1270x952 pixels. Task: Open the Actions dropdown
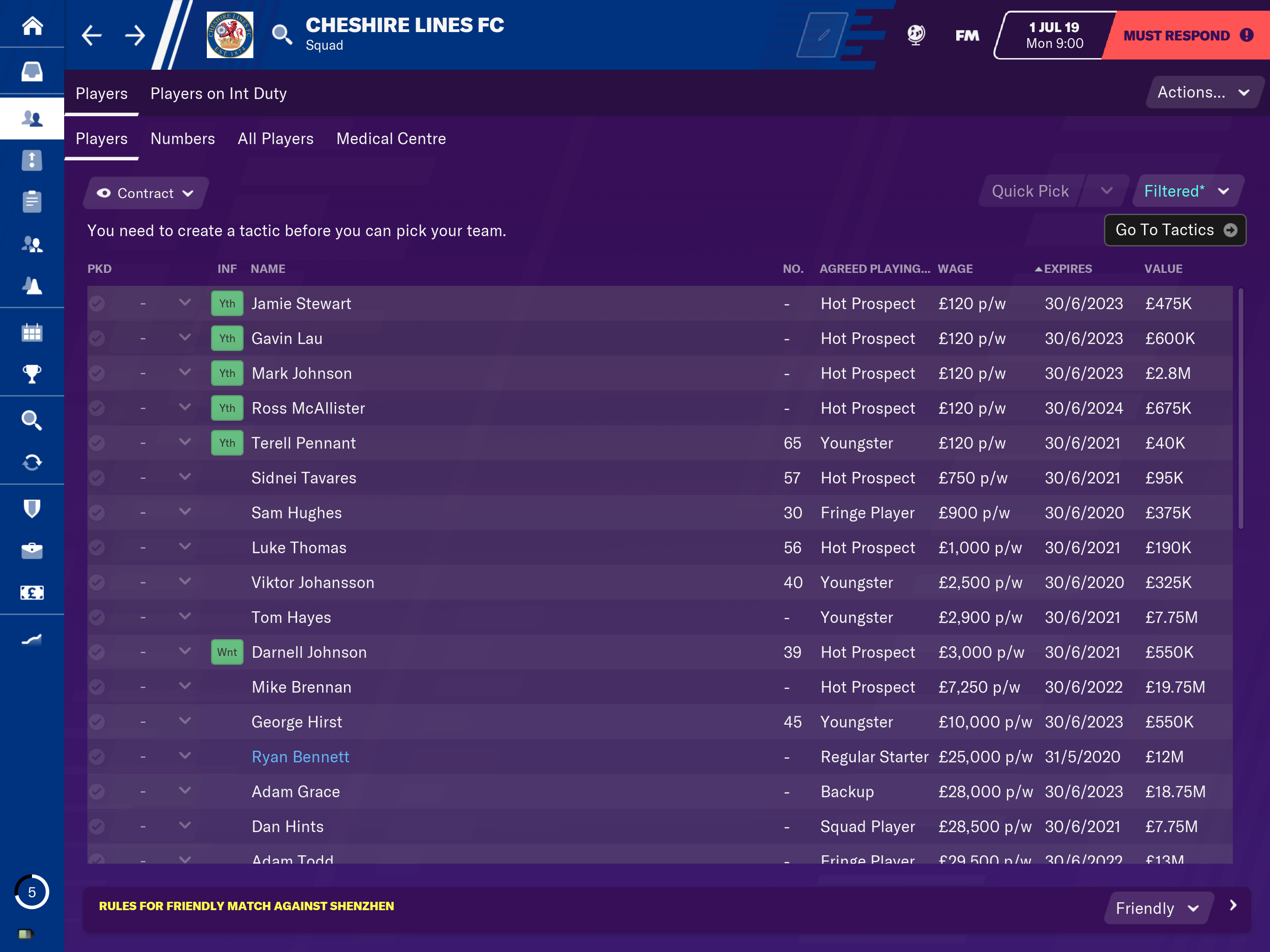click(1202, 93)
